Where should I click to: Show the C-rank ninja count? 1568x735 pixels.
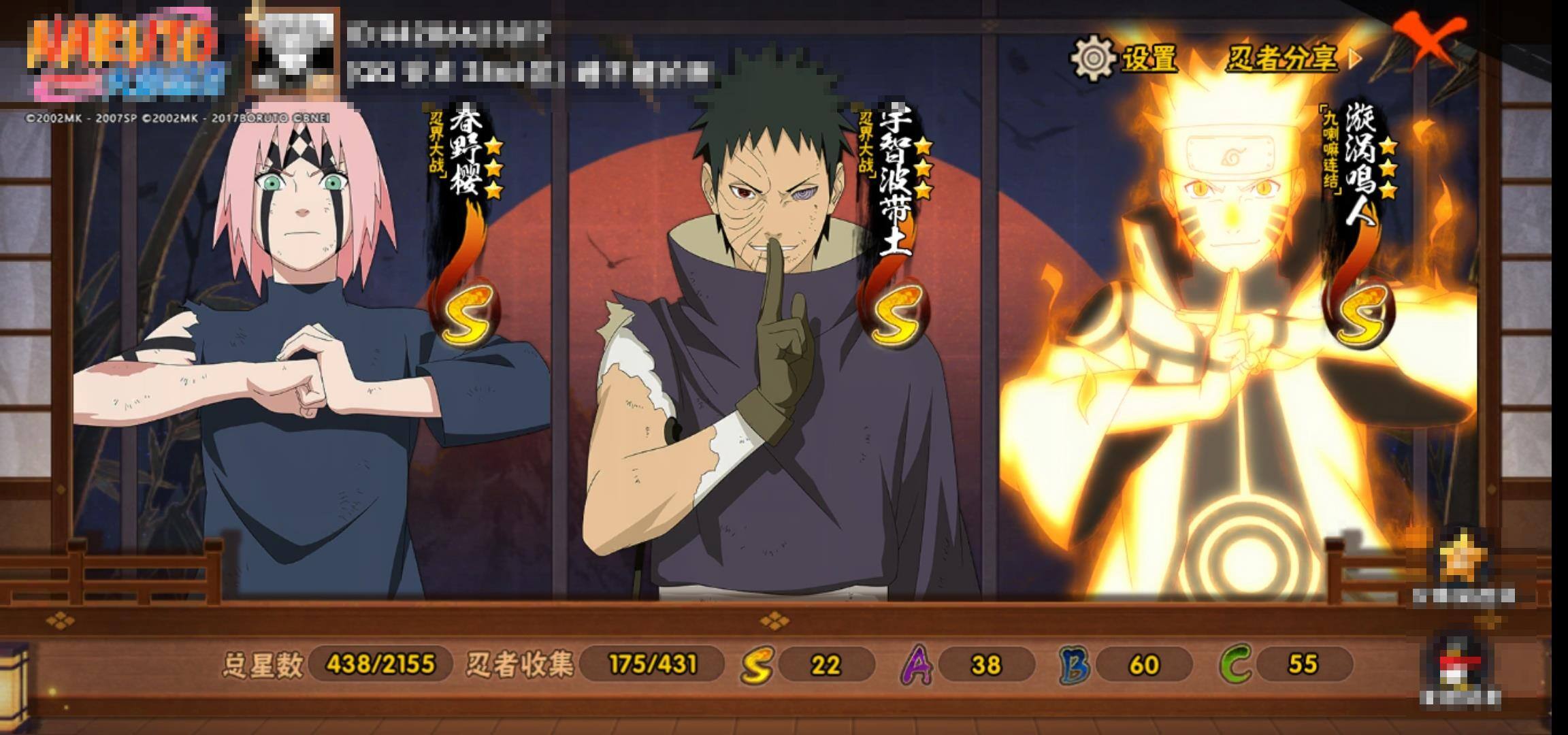pyautogui.click(x=1286, y=664)
